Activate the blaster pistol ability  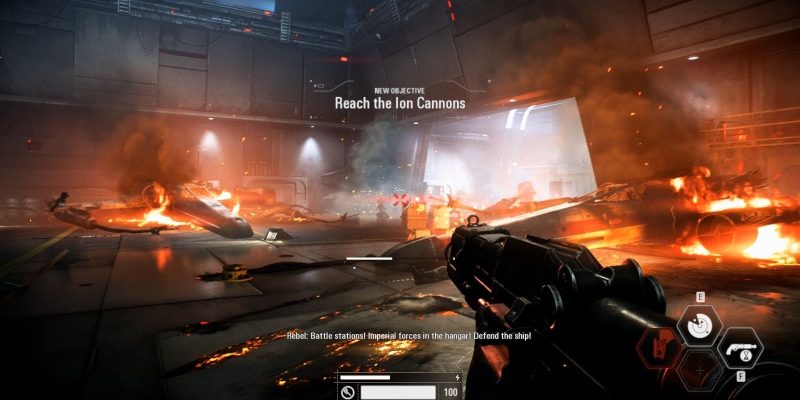pos(740,348)
